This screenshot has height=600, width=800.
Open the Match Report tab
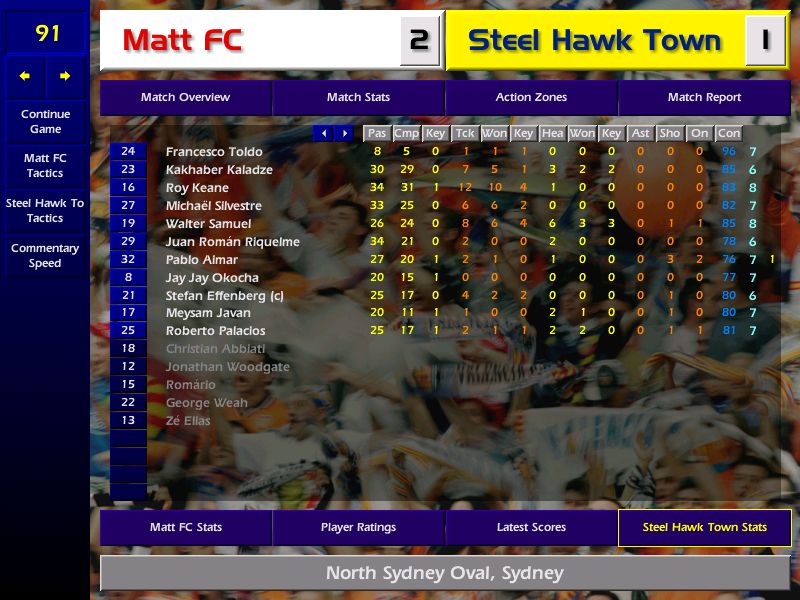[704, 98]
